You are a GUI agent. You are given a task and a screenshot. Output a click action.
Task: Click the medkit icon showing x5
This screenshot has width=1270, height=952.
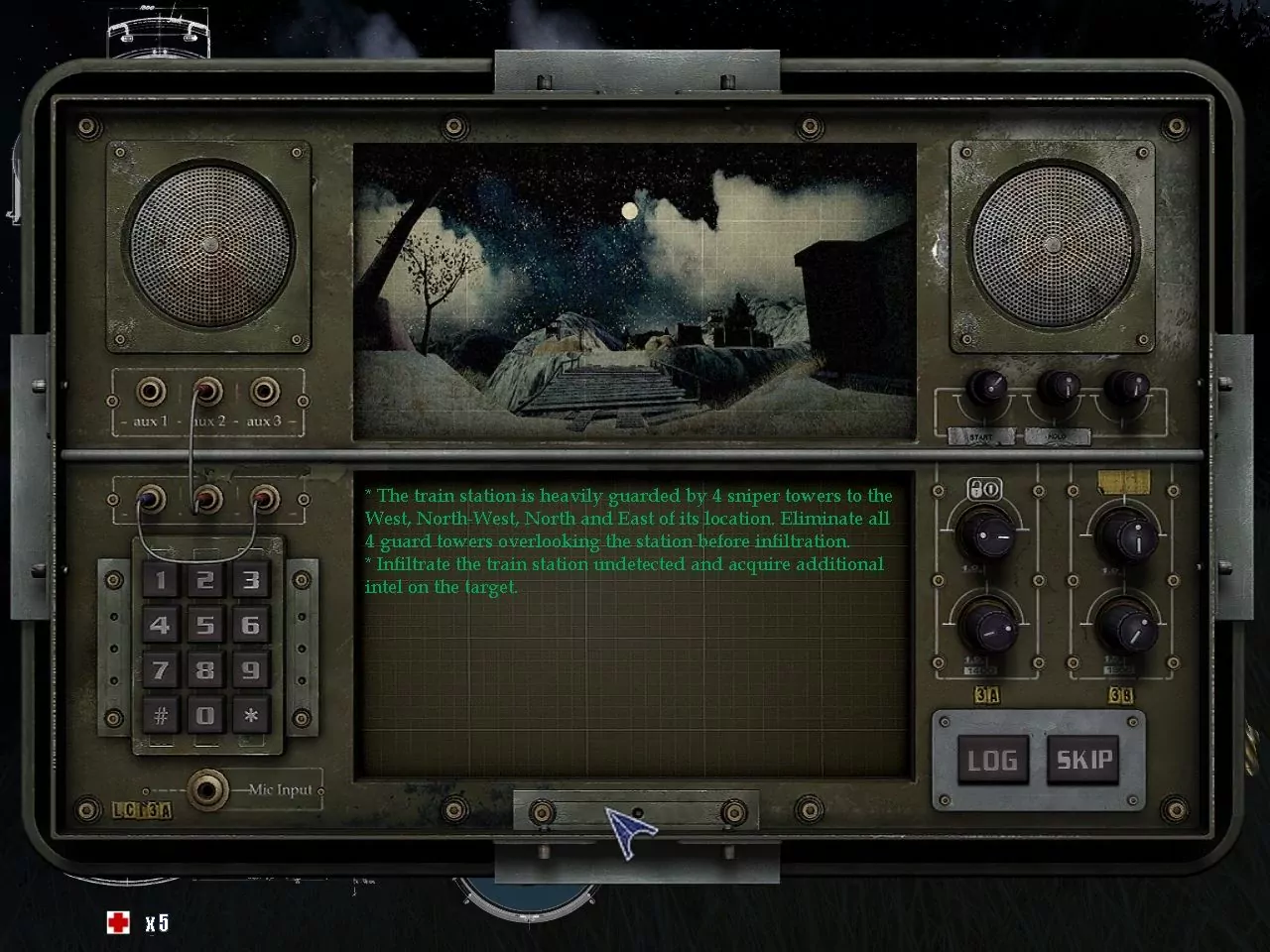(120, 922)
